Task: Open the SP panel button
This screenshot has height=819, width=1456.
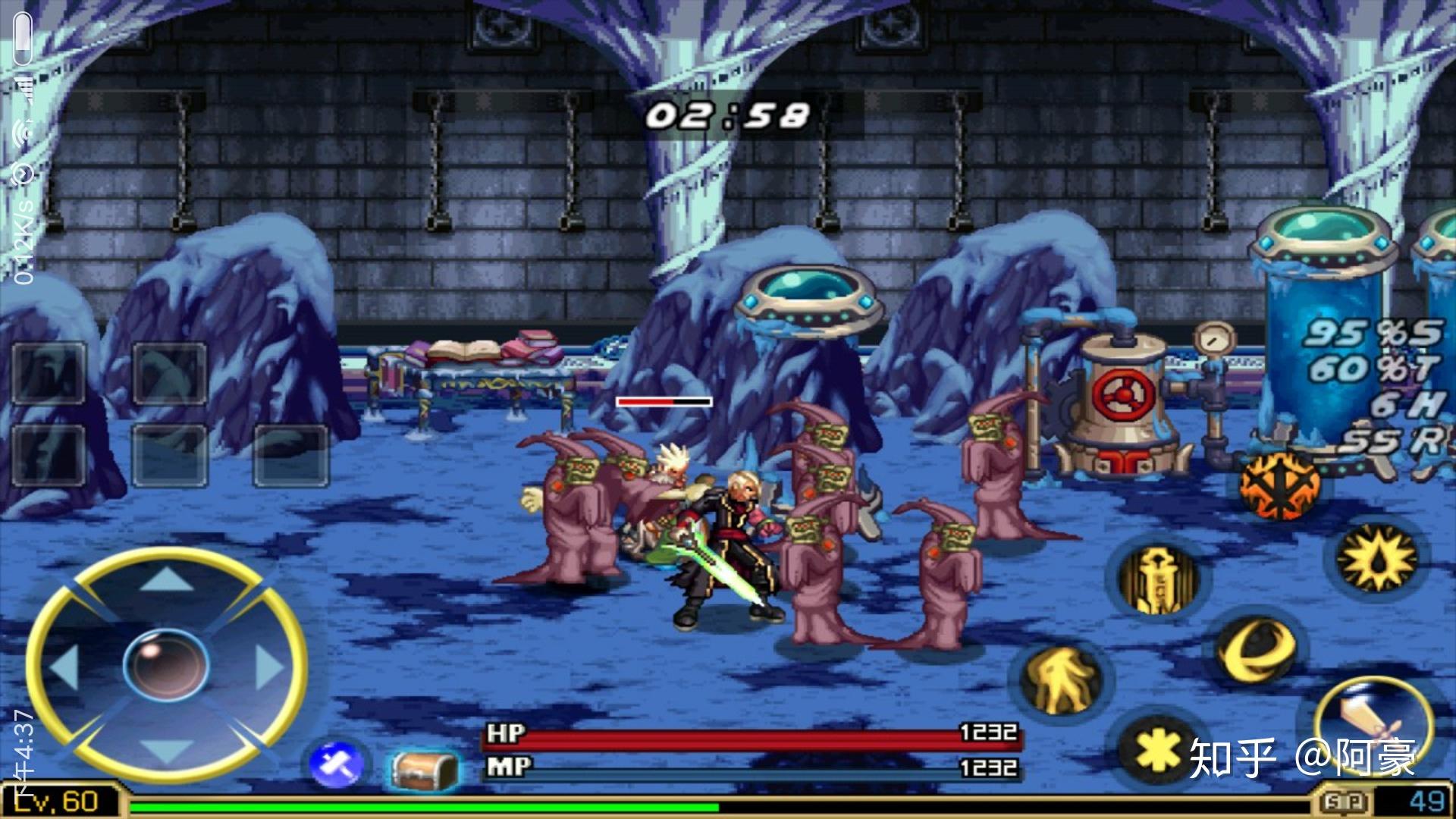Action: tap(1347, 802)
